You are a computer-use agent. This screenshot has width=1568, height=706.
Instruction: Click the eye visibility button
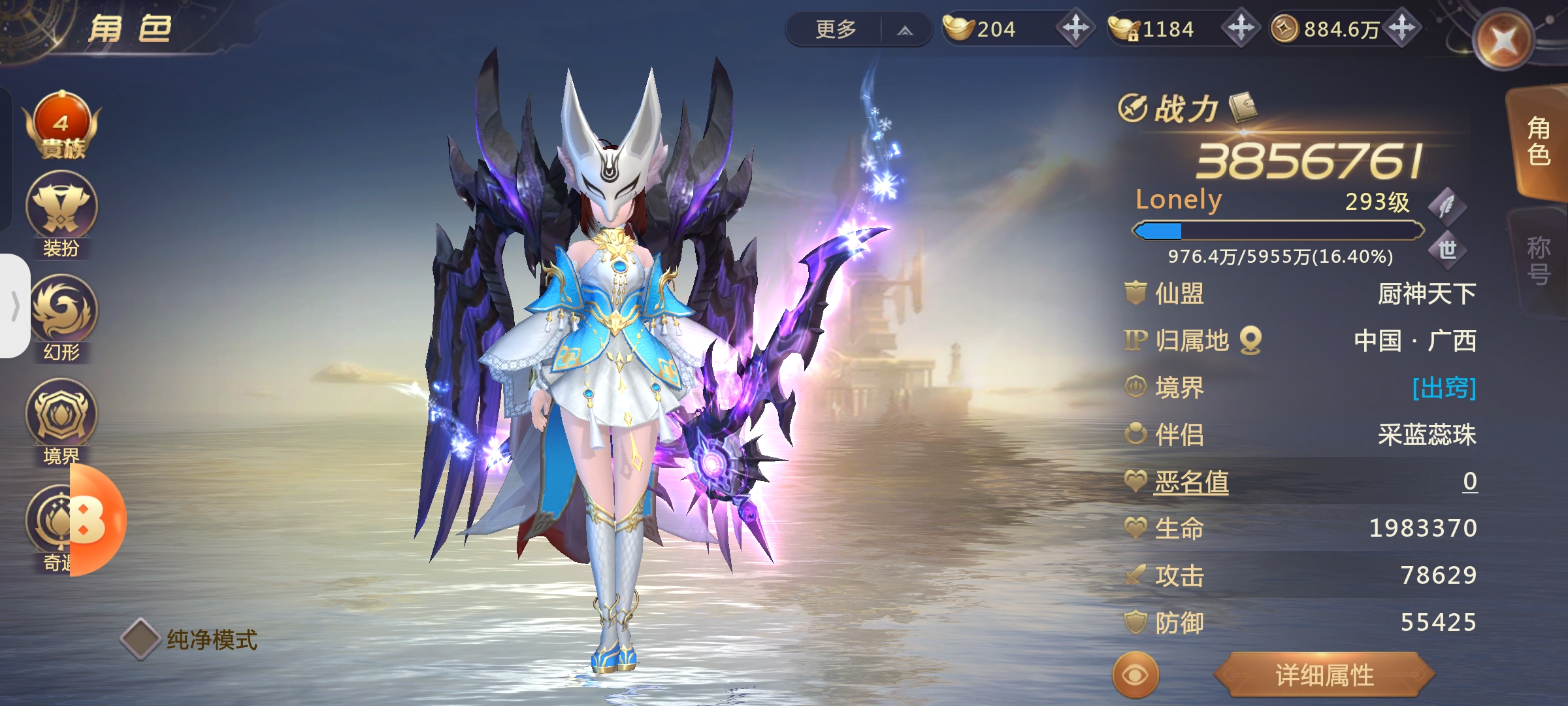click(1135, 675)
